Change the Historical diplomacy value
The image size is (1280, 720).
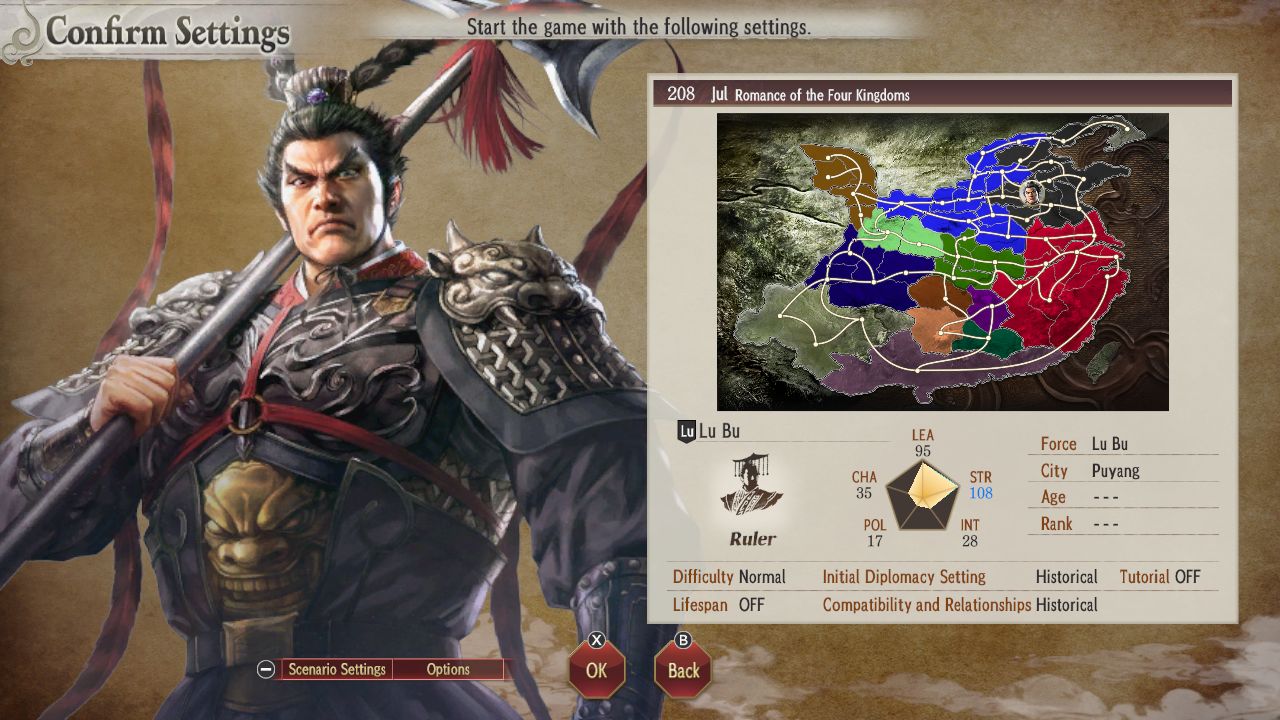tap(1066, 577)
